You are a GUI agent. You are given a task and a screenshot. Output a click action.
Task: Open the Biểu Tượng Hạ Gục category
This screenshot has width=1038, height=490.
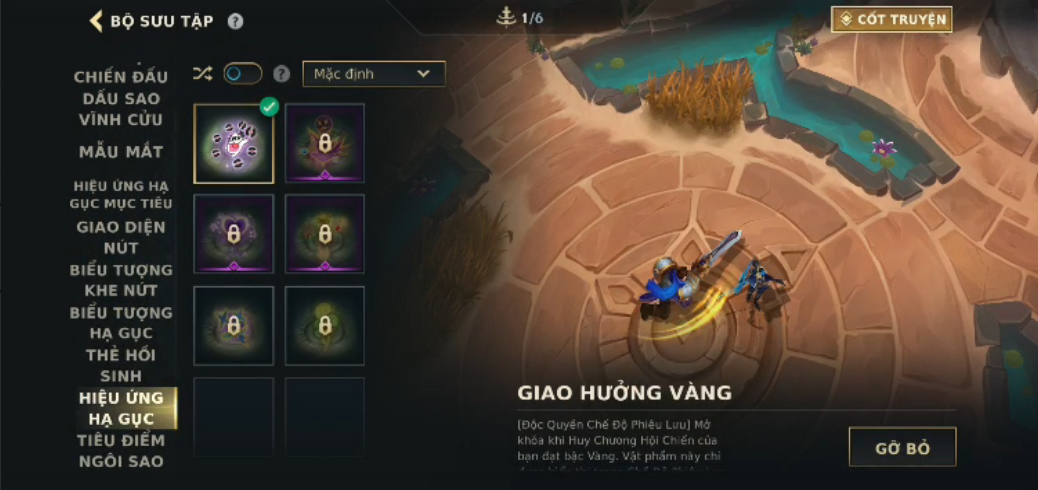[x=121, y=322]
